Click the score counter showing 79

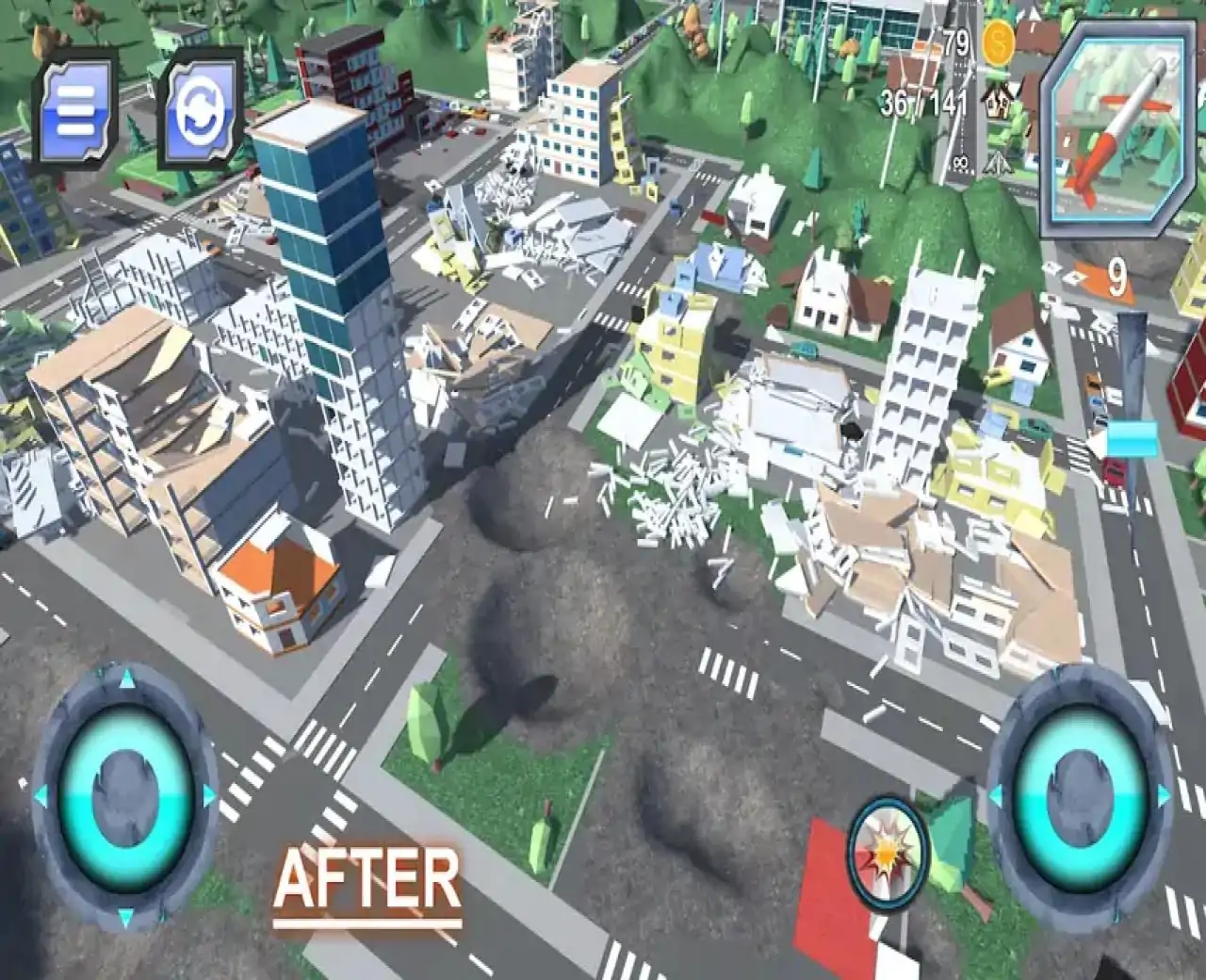954,41
